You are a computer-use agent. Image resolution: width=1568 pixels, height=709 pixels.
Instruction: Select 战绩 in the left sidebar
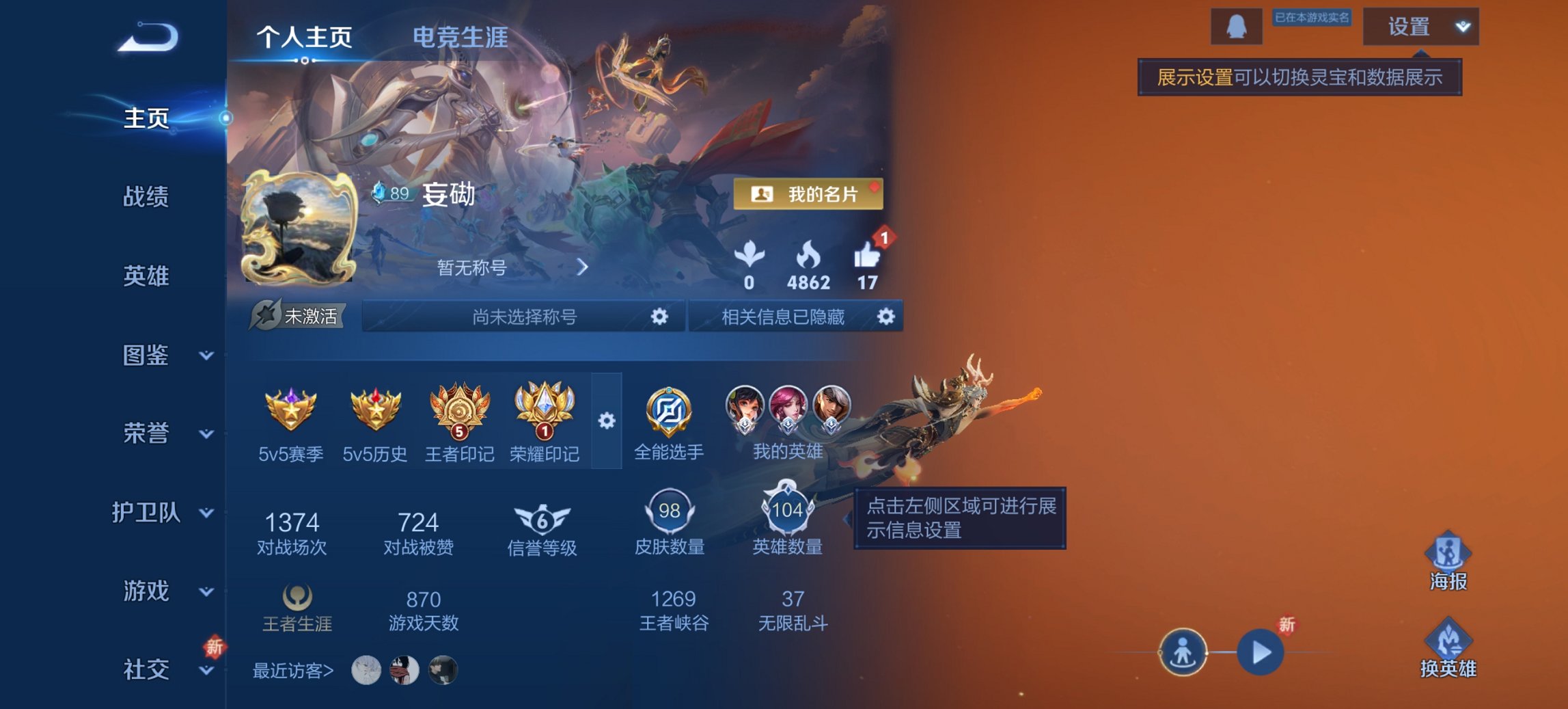pos(148,197)
